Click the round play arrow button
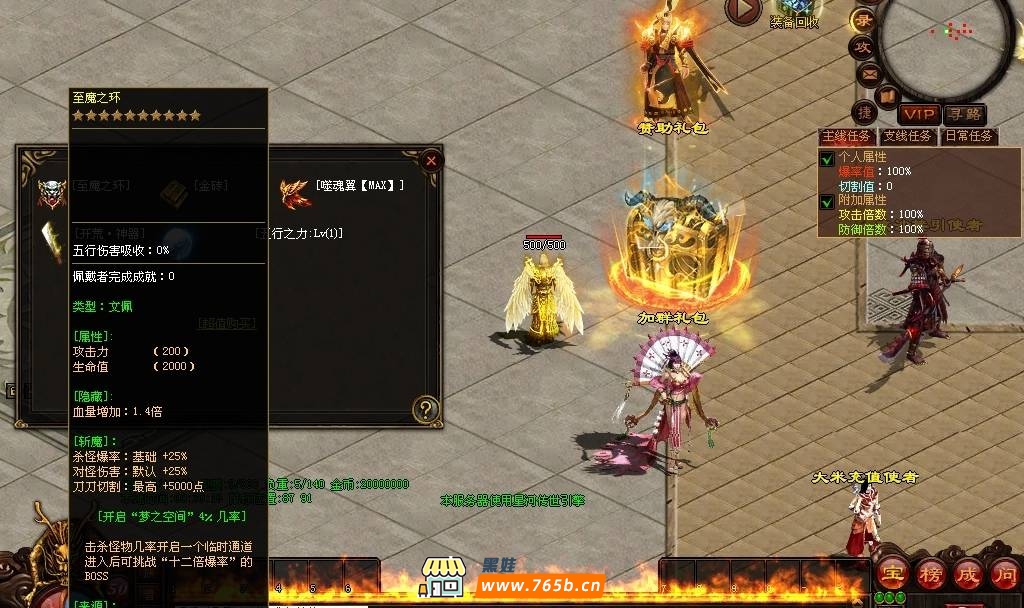This screenshot has height=608, width=1024. (743, 10)
